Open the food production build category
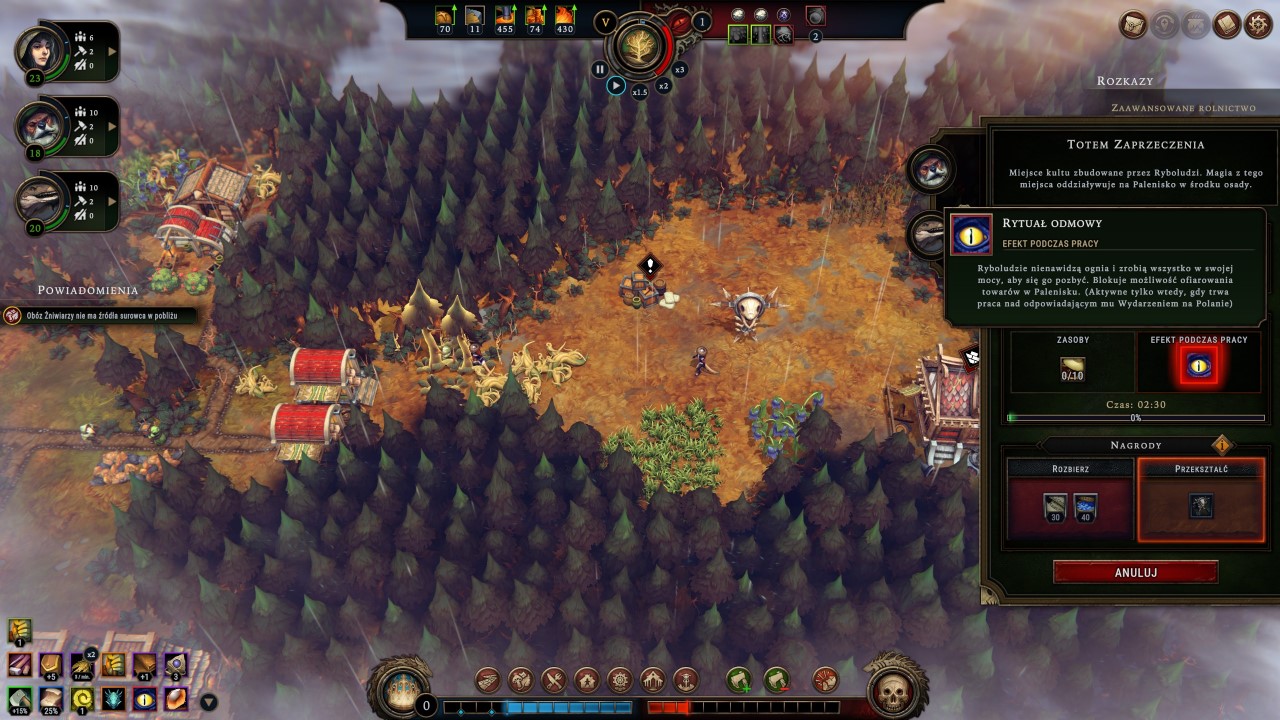 click(554, 681)
